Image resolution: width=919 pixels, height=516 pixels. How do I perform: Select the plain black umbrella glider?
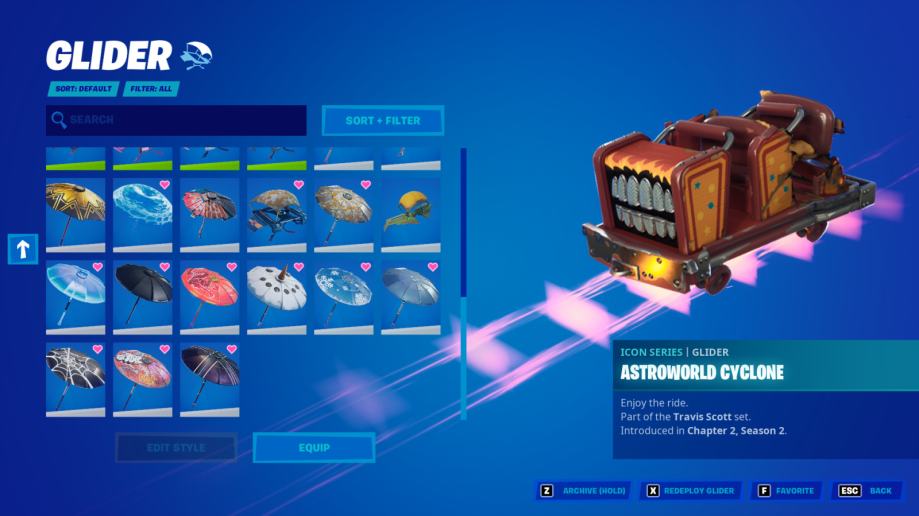point(142,296)
